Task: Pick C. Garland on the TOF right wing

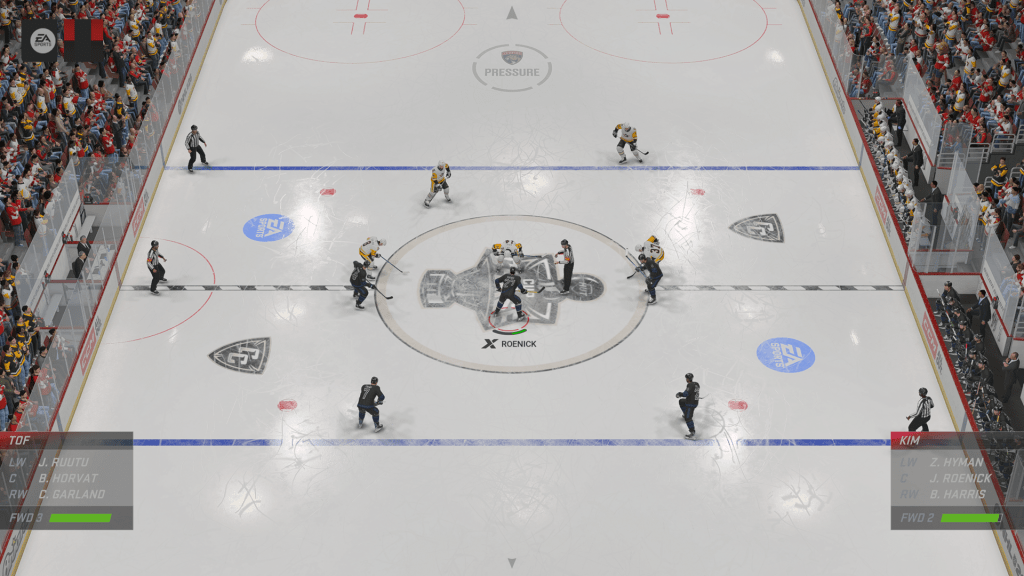Action: coord(71,494)
